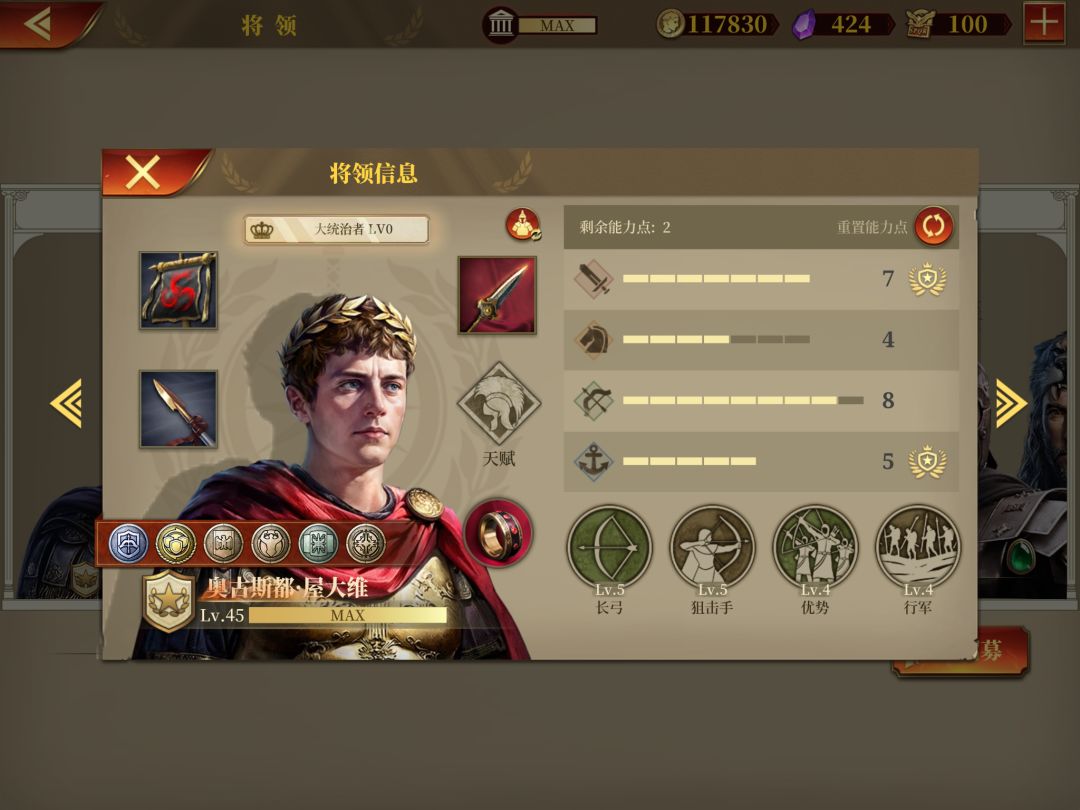The height and width of the screenshot is (810, 1080).
Task: Choose the 优势 skill icon
Action: tap(815, 547)
